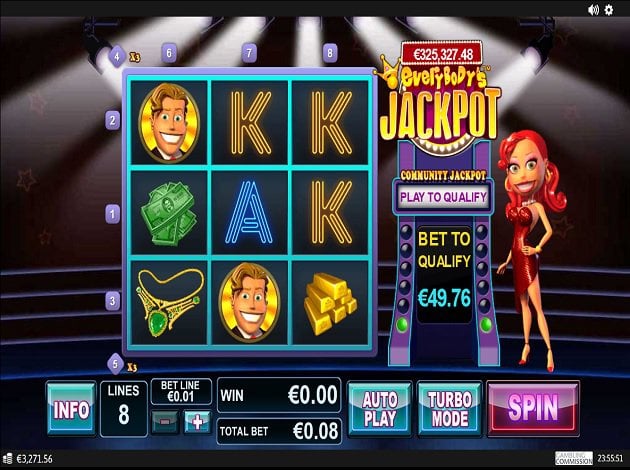This screenshot has width=630, height=470.
Task: Select payline marker number 8
Action: [330, 52]
